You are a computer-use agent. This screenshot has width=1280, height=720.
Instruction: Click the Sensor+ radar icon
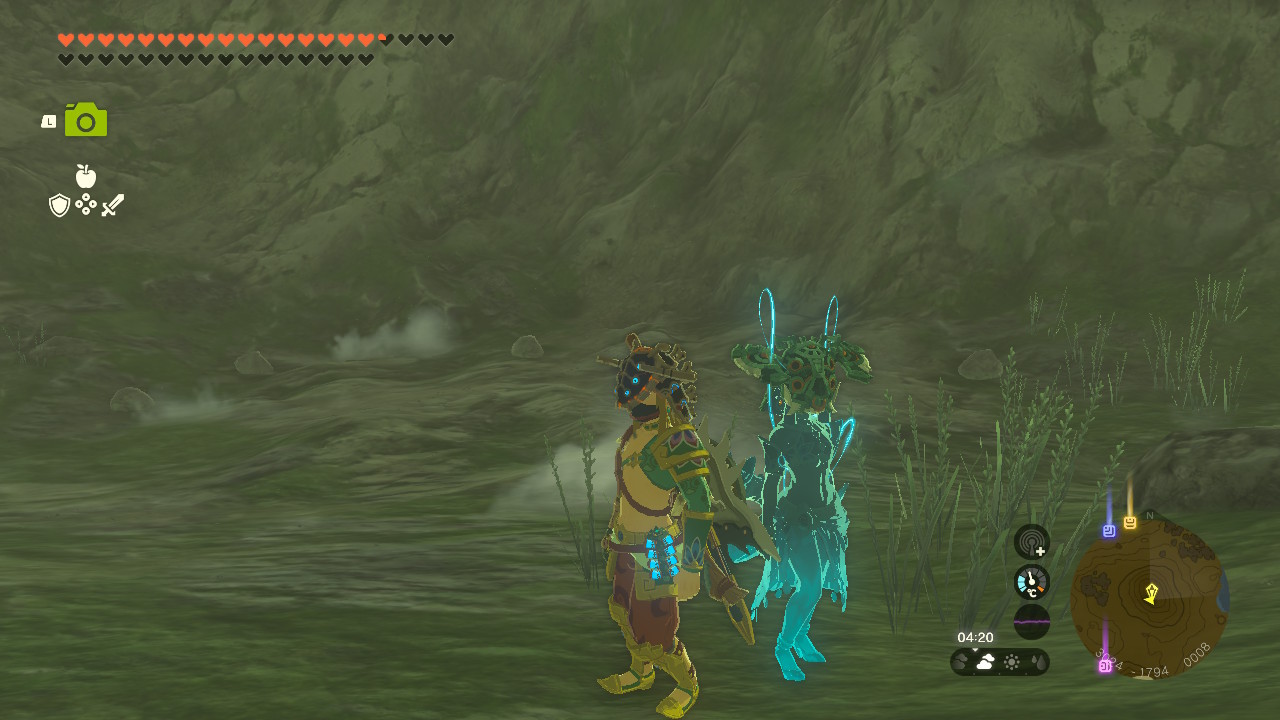pos(1031,542)
